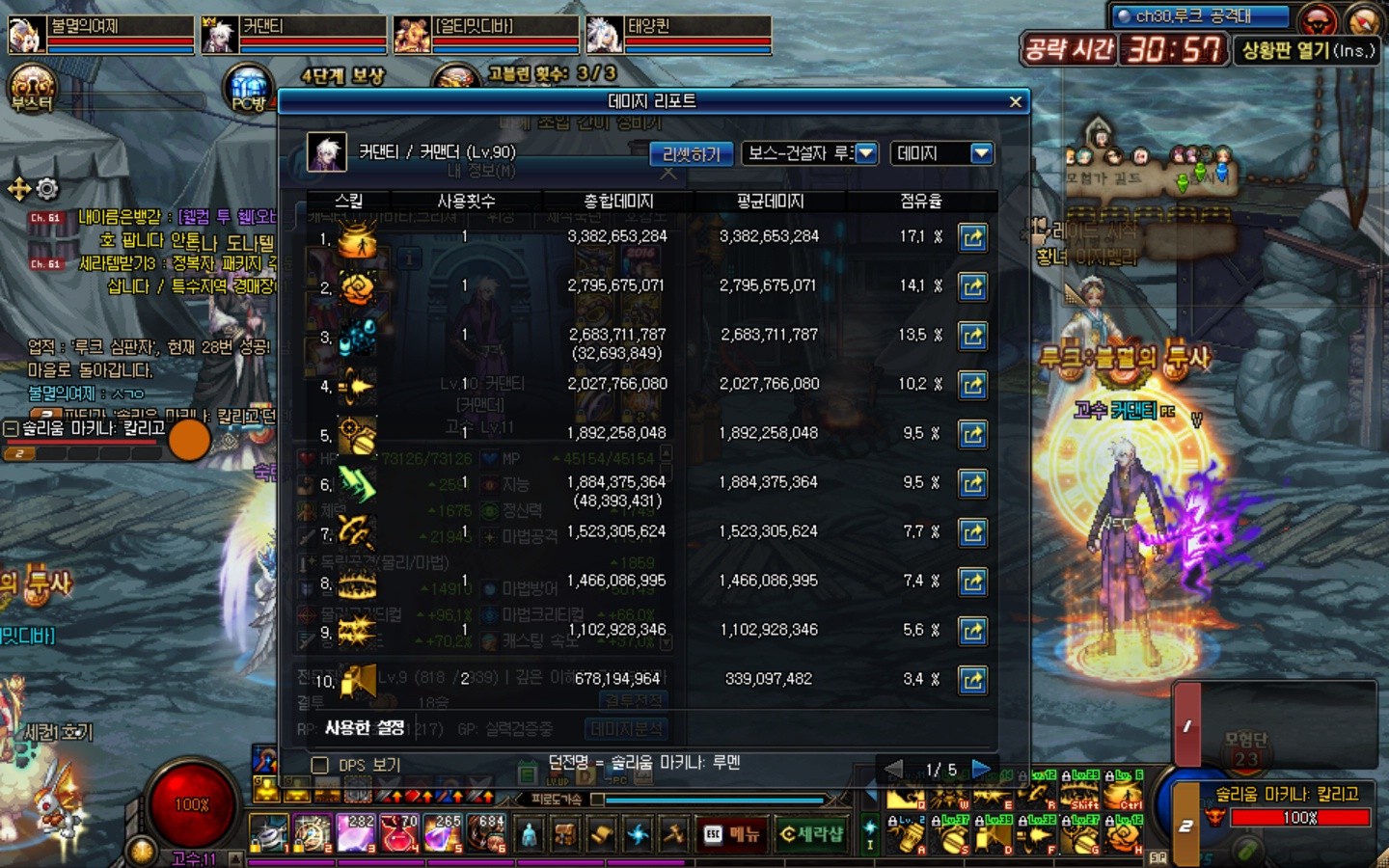The image size is (1389, 868).
Task: Select party member 태양퀸 portrait
Action: coord(605,36)
